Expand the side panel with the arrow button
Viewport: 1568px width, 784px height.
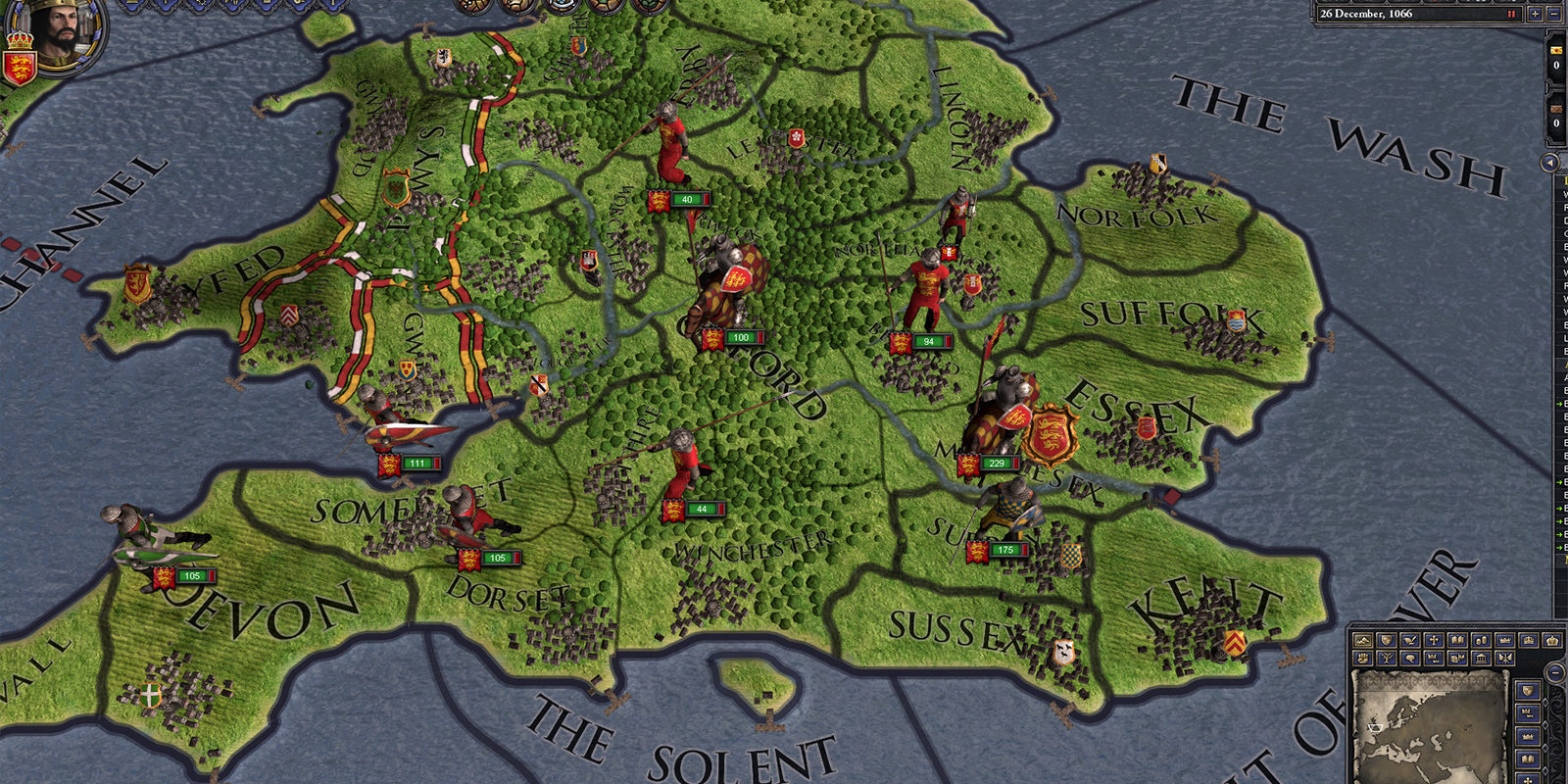1550,163
